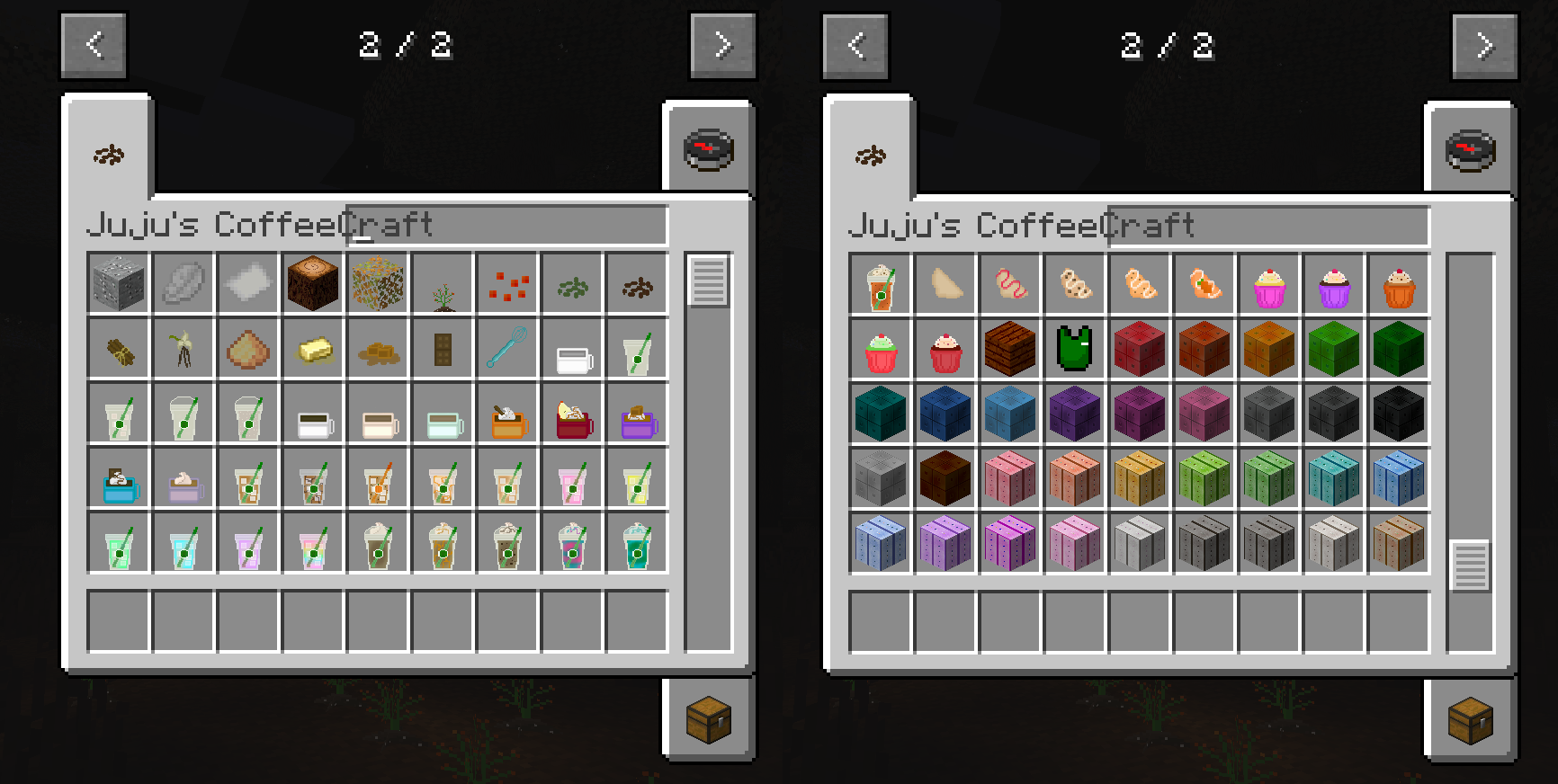Select the chocolate-swirl croissant item

(x=1075, y=283)
